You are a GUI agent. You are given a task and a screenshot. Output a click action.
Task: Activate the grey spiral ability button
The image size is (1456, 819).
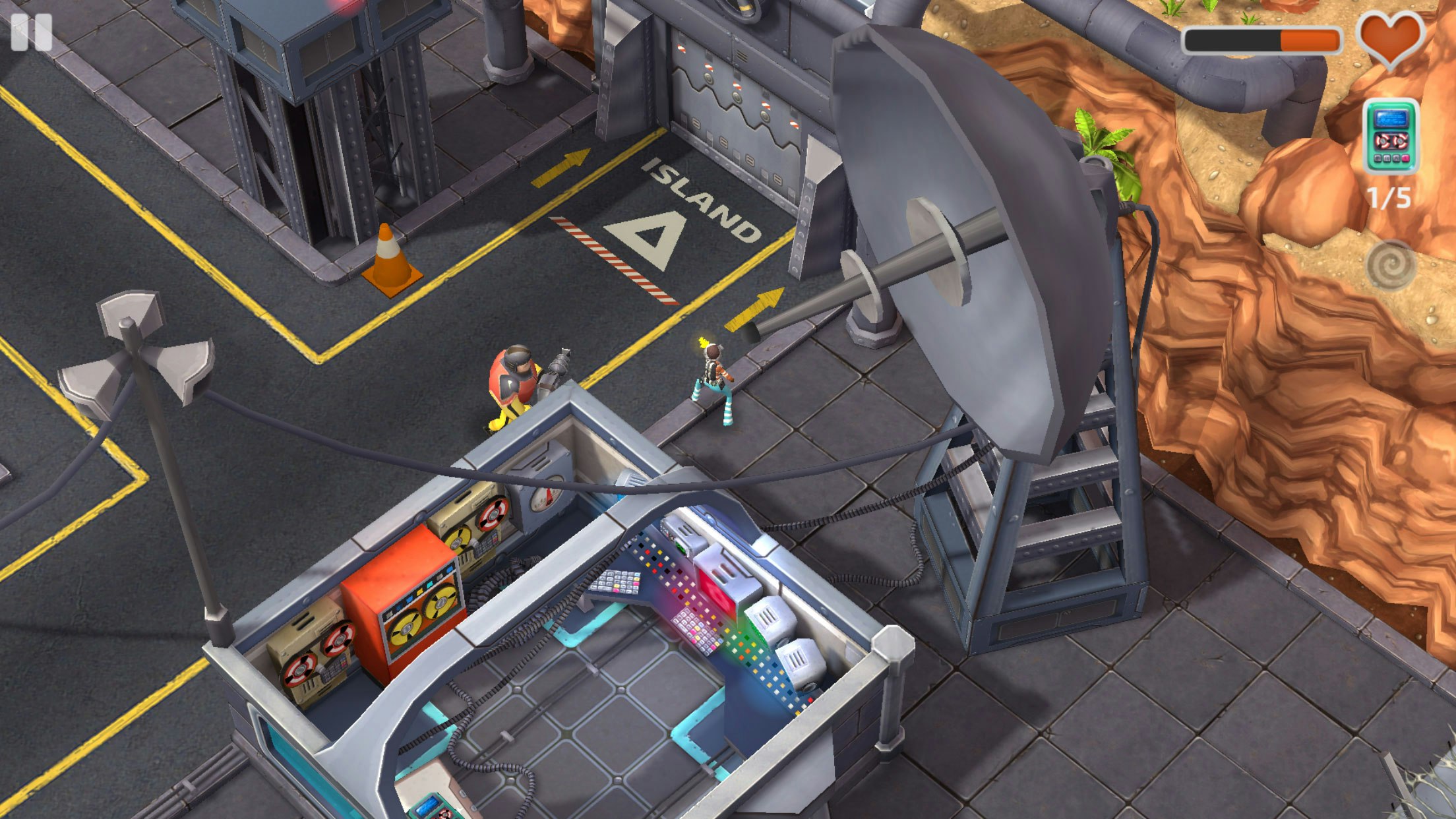1391,266
